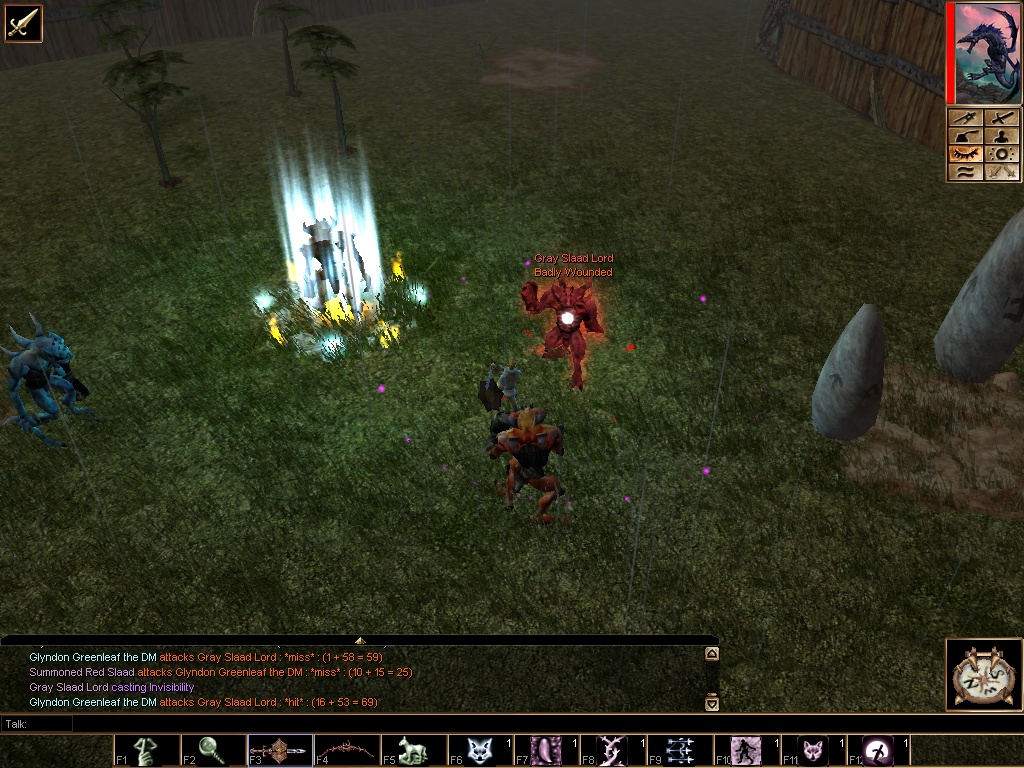Click the single sword button under the portrait

(x=1003, y=118)
